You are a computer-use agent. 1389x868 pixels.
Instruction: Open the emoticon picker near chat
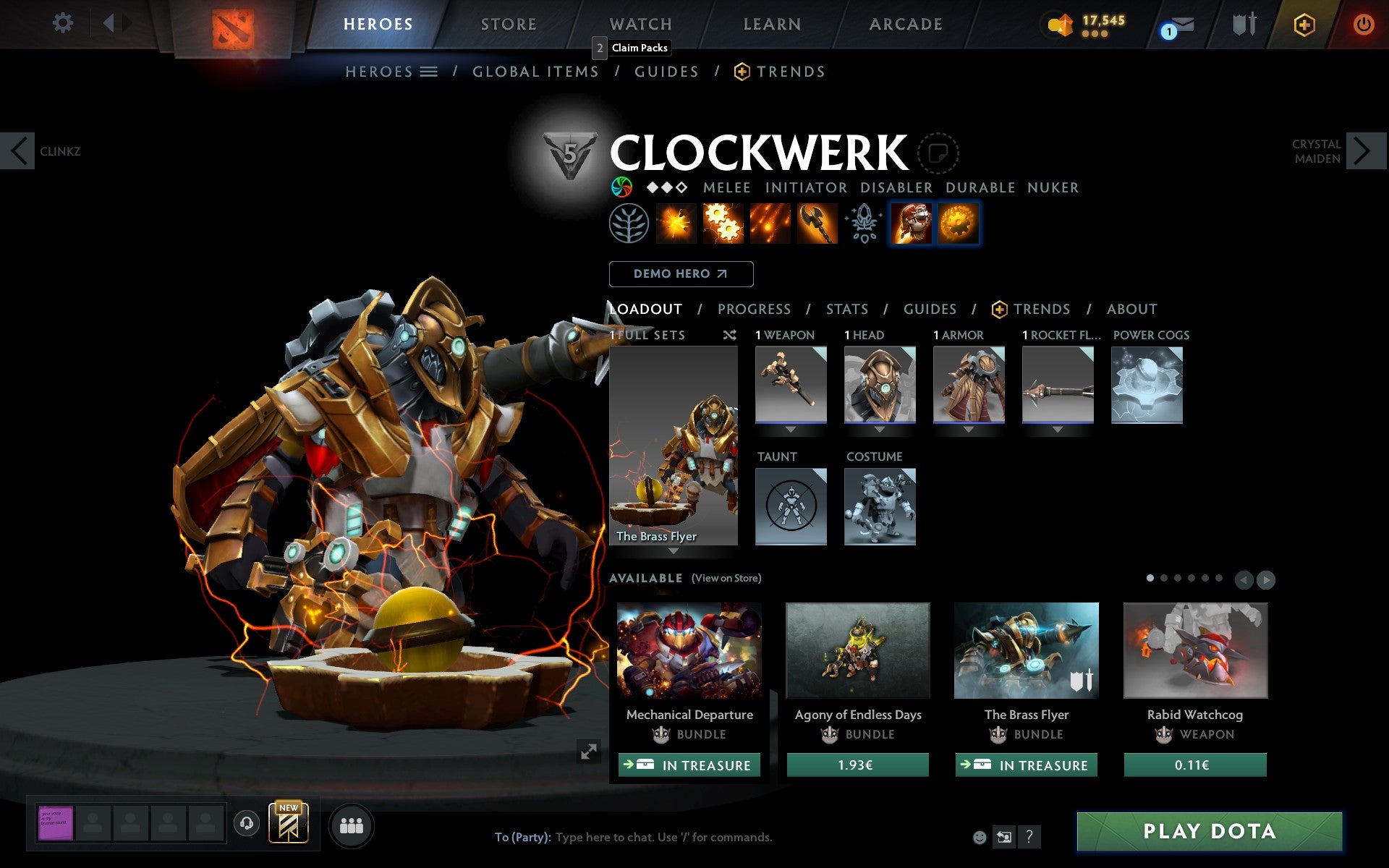pos(980,837)
